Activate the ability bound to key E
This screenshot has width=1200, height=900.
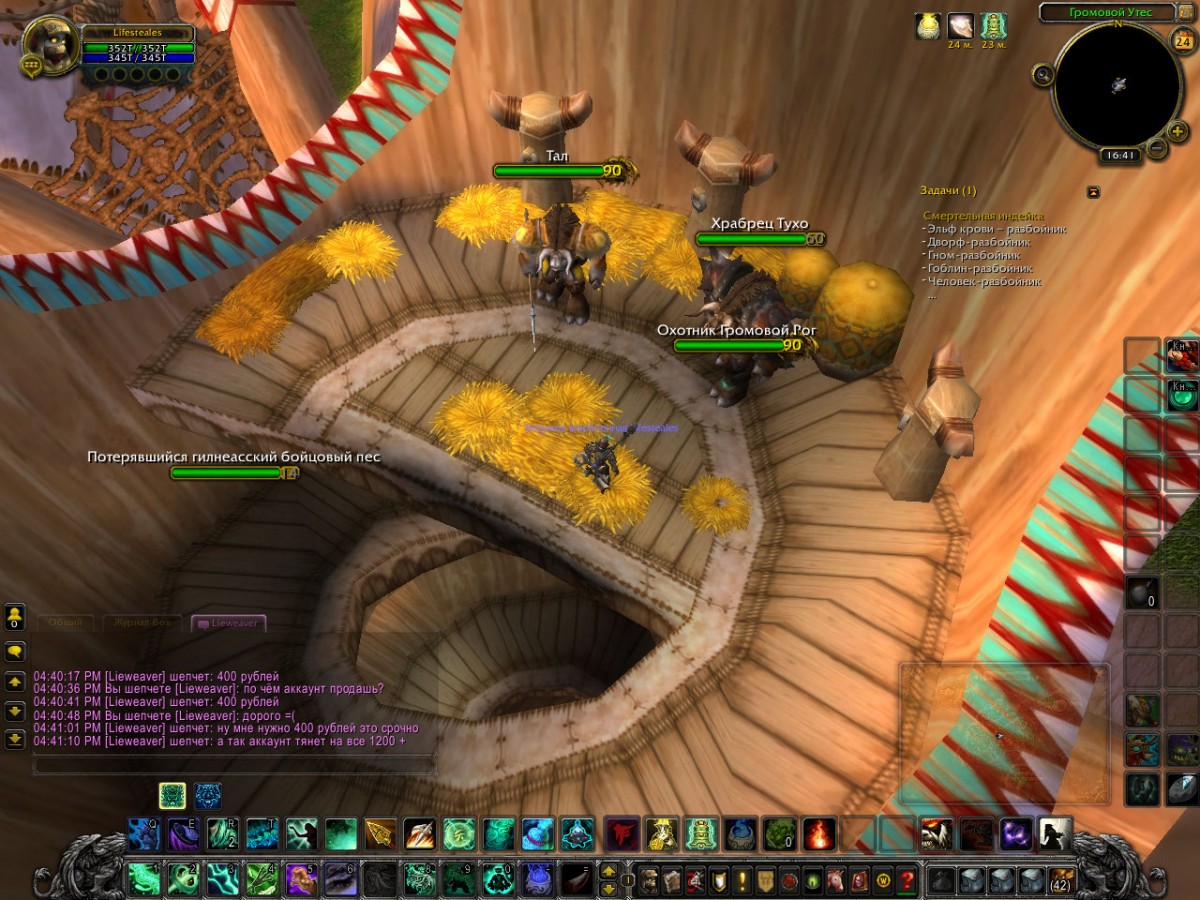click(183, 833)
